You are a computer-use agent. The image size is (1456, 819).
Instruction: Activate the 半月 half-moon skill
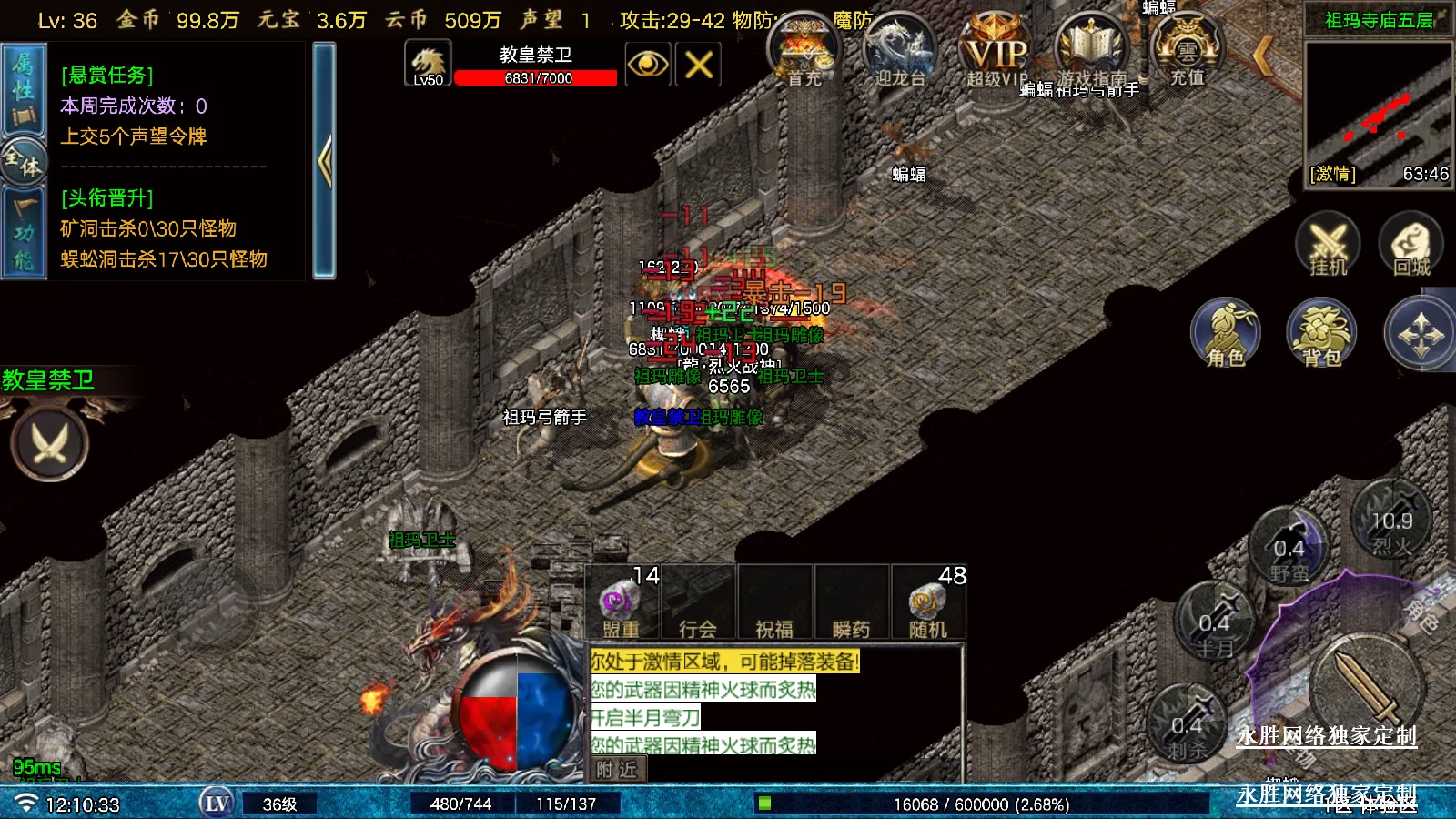coord(1214,623)
